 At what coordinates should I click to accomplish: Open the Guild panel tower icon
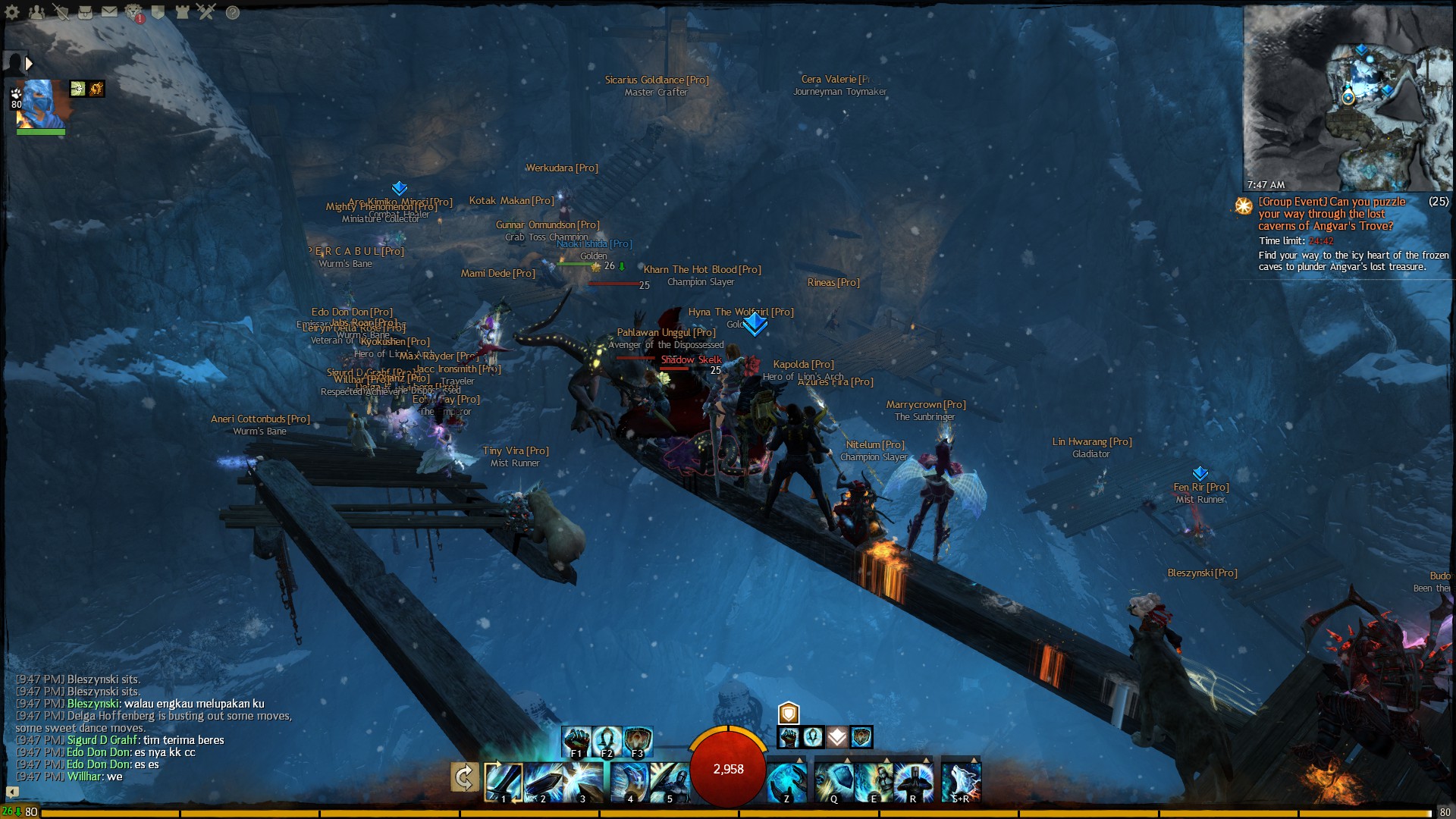click(x=181, y=11)
